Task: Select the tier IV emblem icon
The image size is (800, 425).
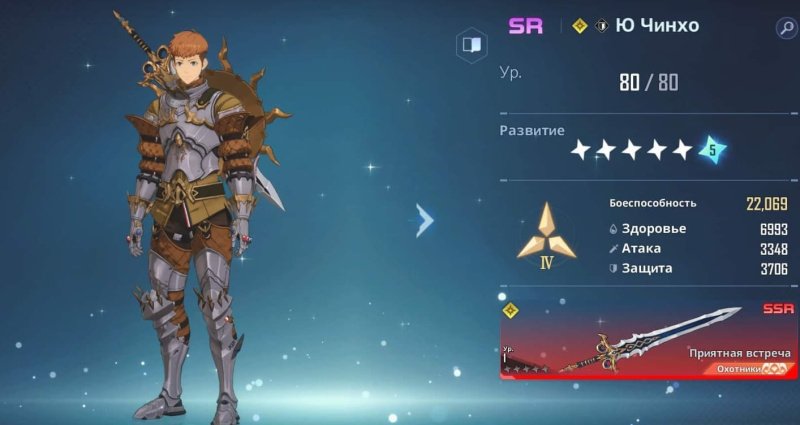Action: point(546,234)
